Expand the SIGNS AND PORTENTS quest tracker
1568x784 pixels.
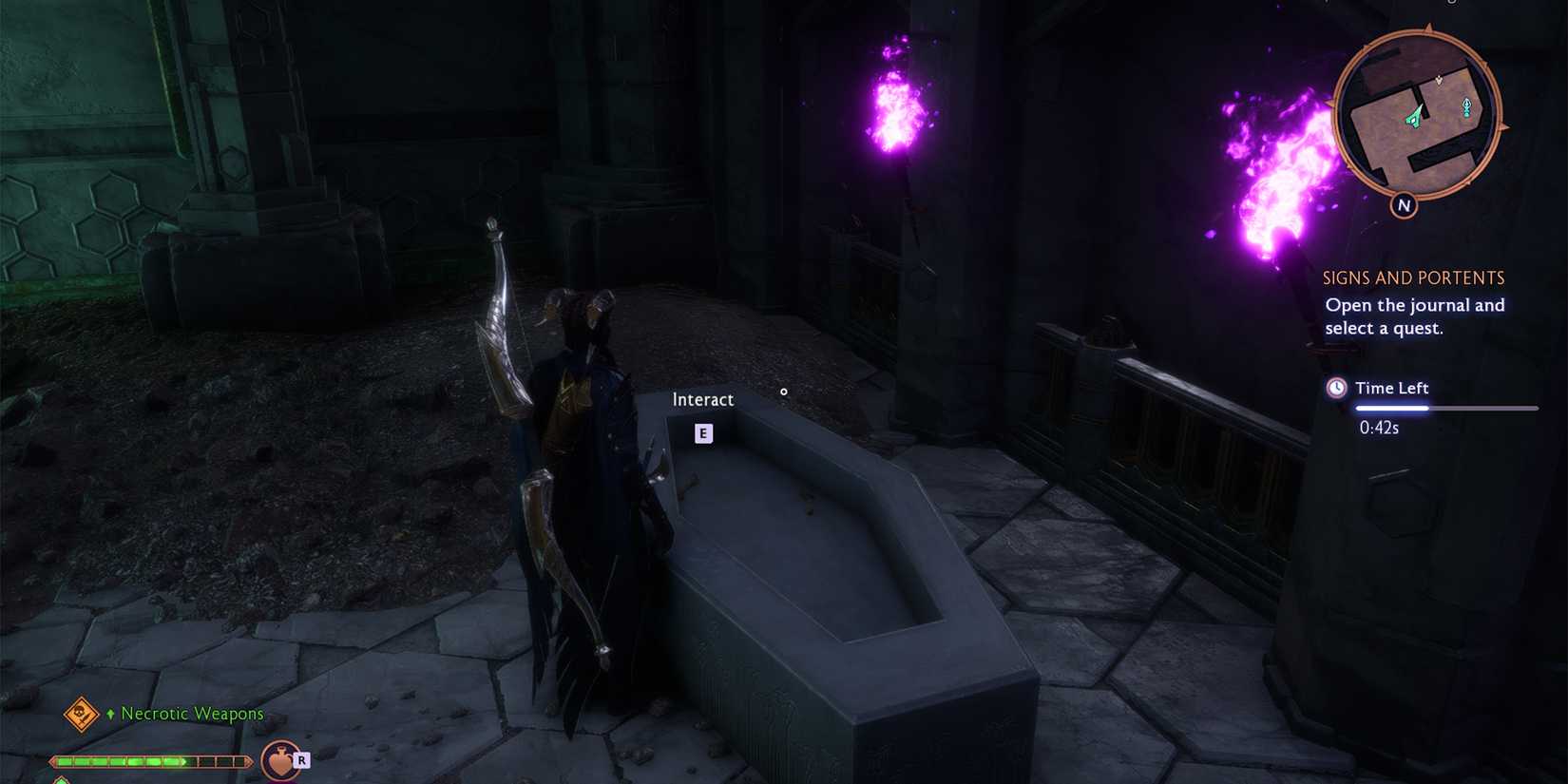pos(1413,277)
